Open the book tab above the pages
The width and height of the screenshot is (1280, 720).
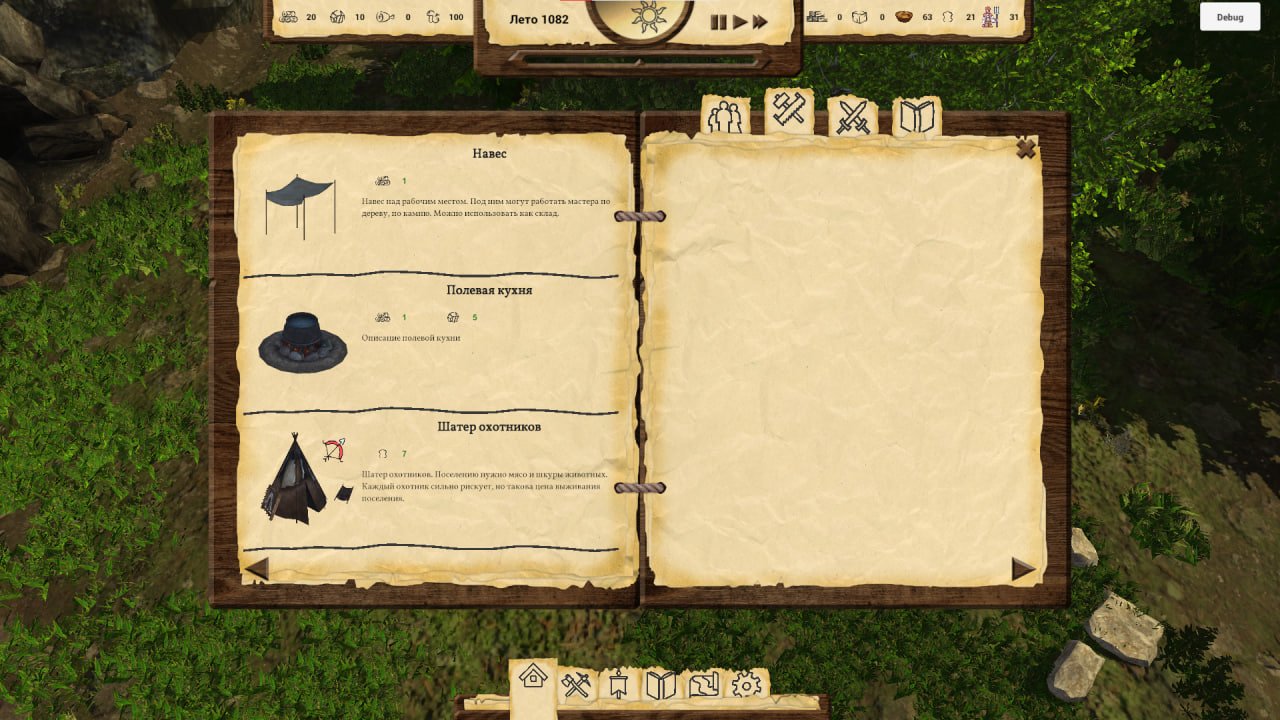click(x=916, y=118)
